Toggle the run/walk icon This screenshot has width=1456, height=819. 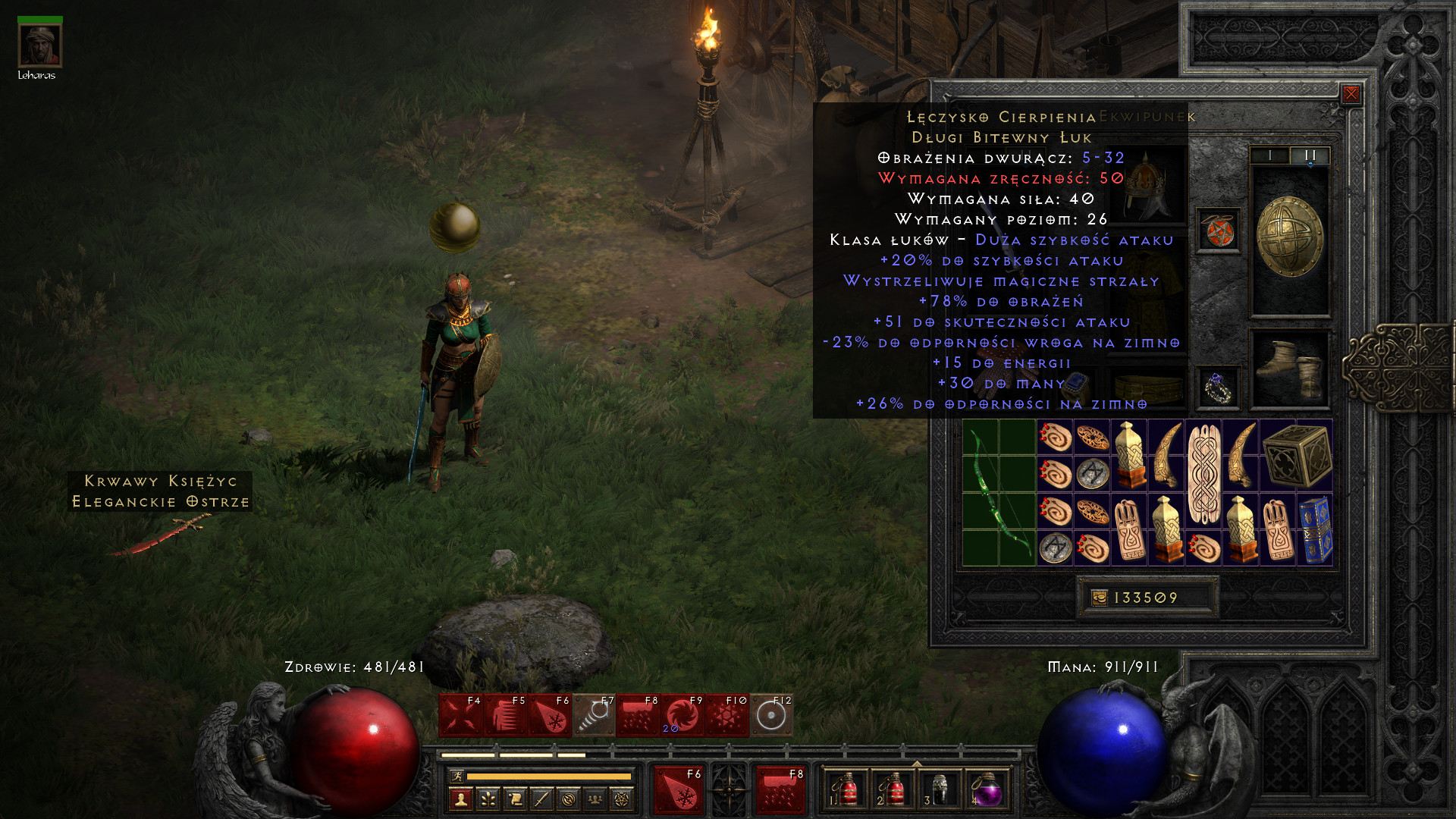point(457,776)
